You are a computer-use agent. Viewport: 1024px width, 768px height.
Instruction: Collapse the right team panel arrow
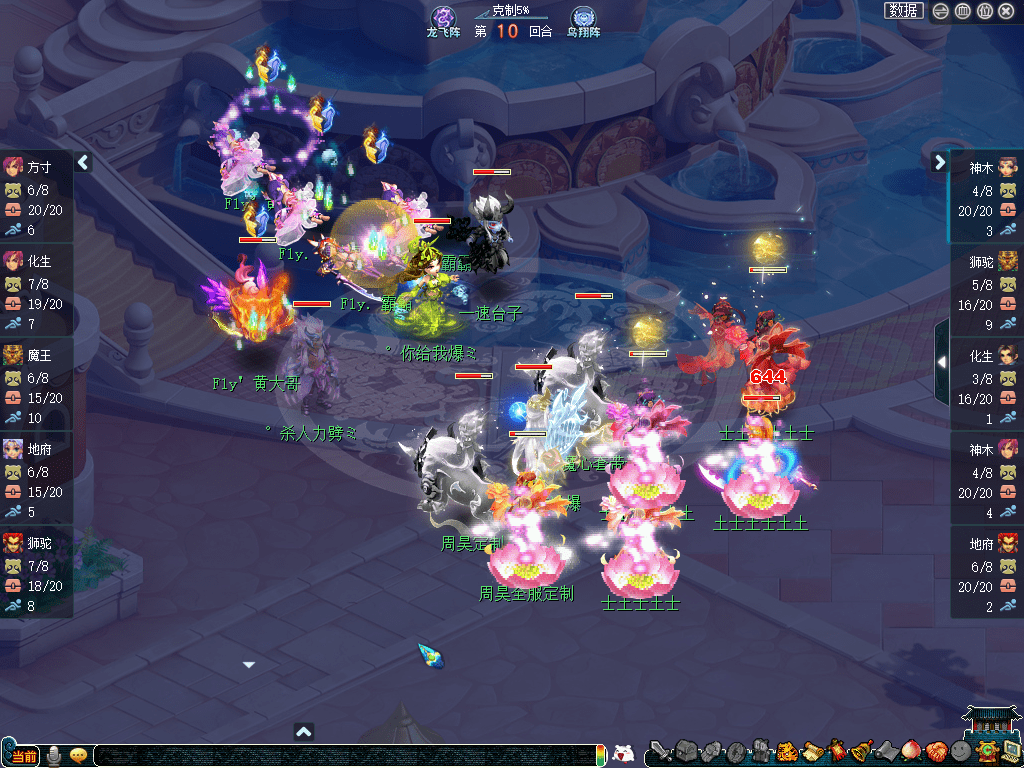click(x=940, y=162)
